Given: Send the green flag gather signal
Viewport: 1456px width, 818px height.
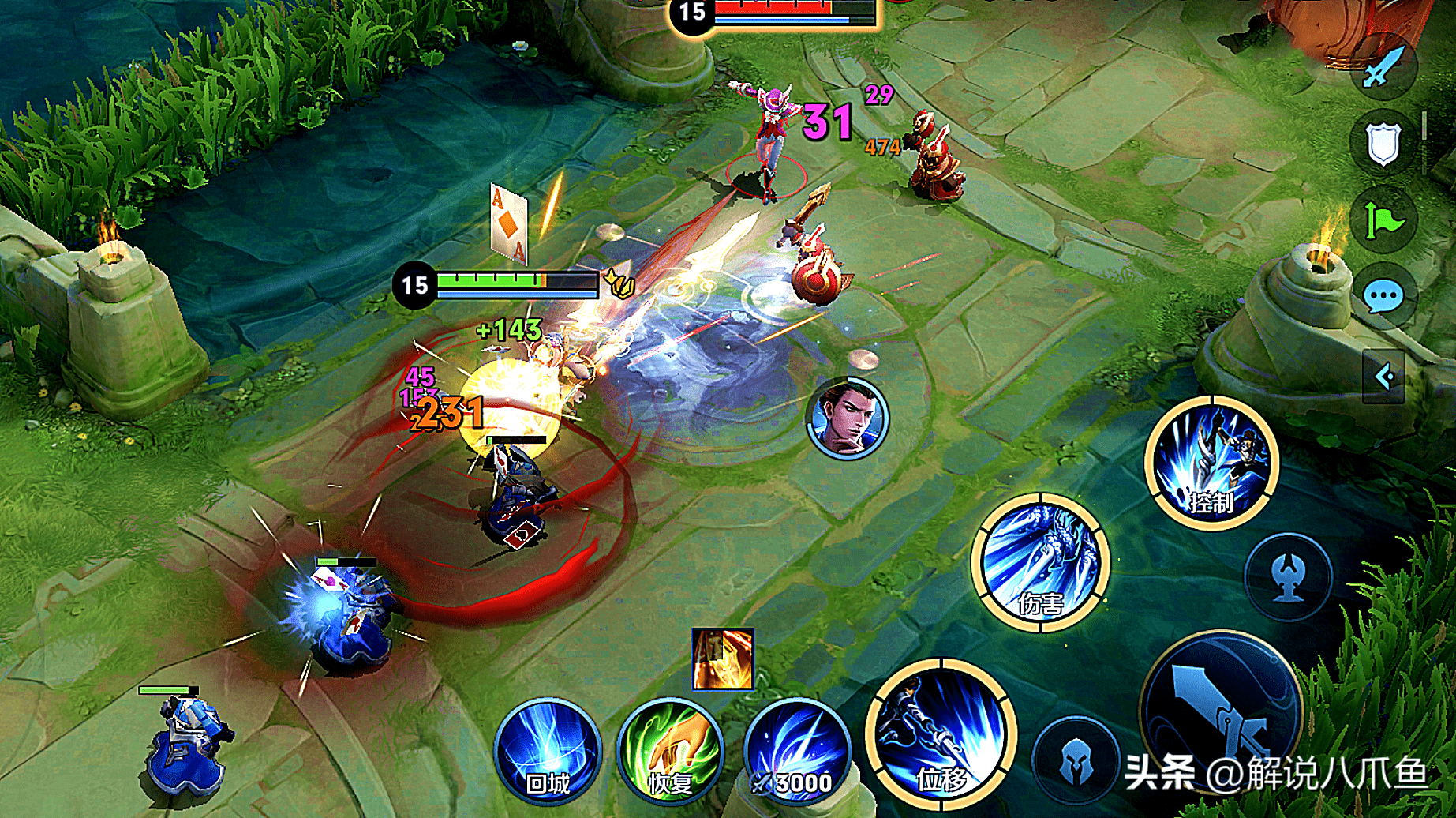Looking at the screenshot, I should [1383, 220].
